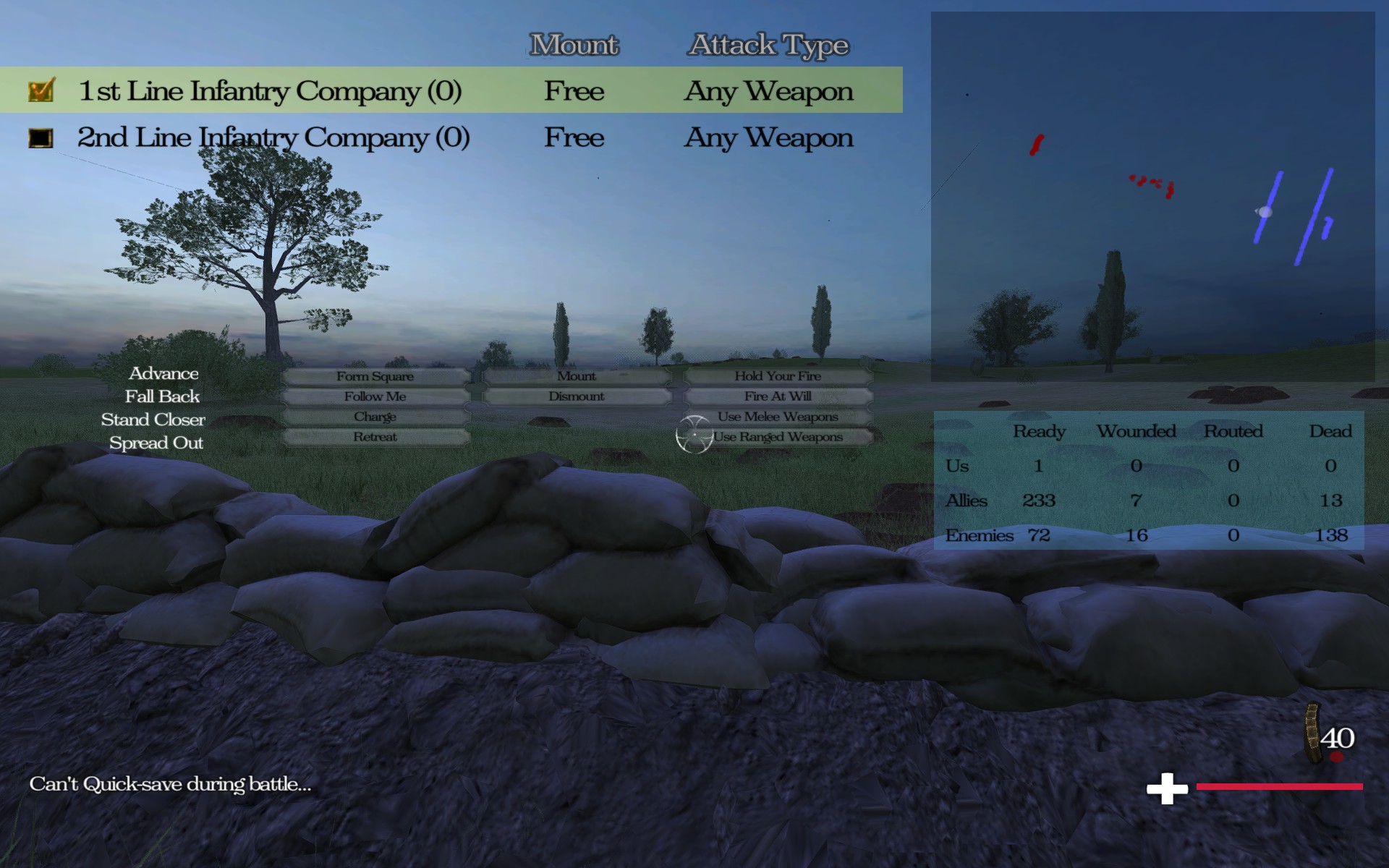The image size is (1389, 868).
Task: Order troops to Advance
Action: (x=163, y=373)
